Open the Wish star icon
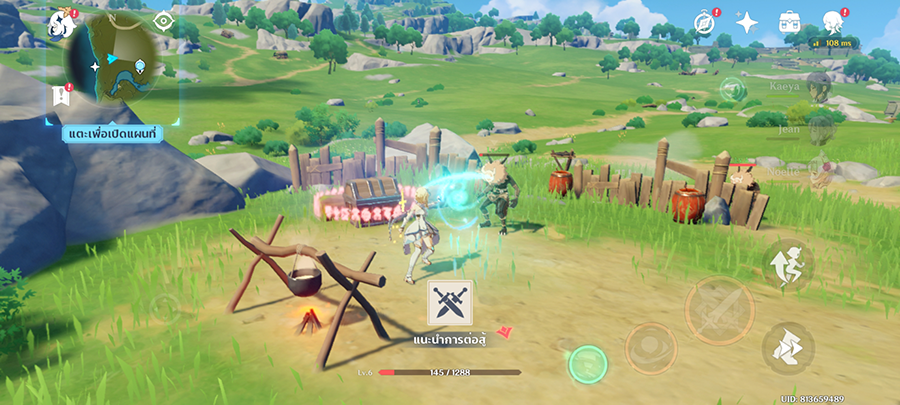 click(x=746, y=22)
